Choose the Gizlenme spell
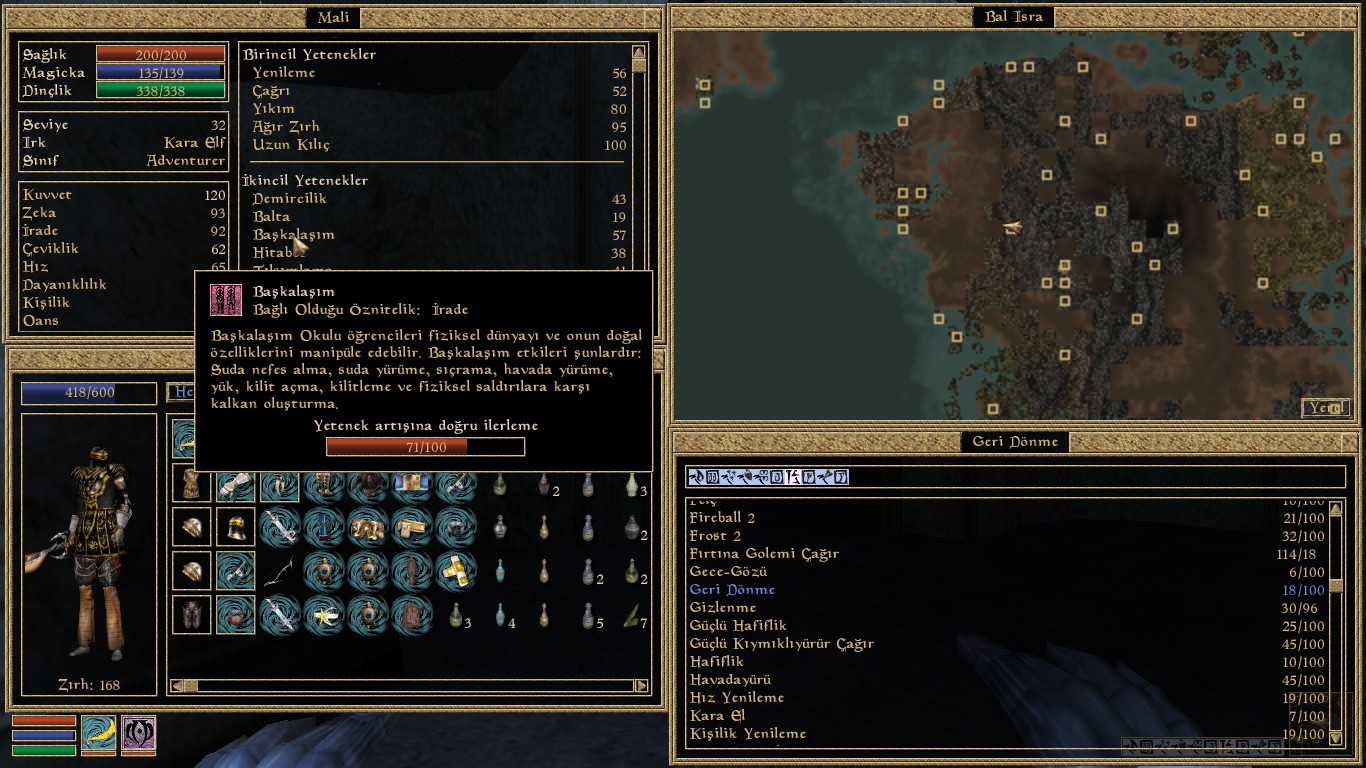This screenshot has width=1366, height=768. click(723, 608)
